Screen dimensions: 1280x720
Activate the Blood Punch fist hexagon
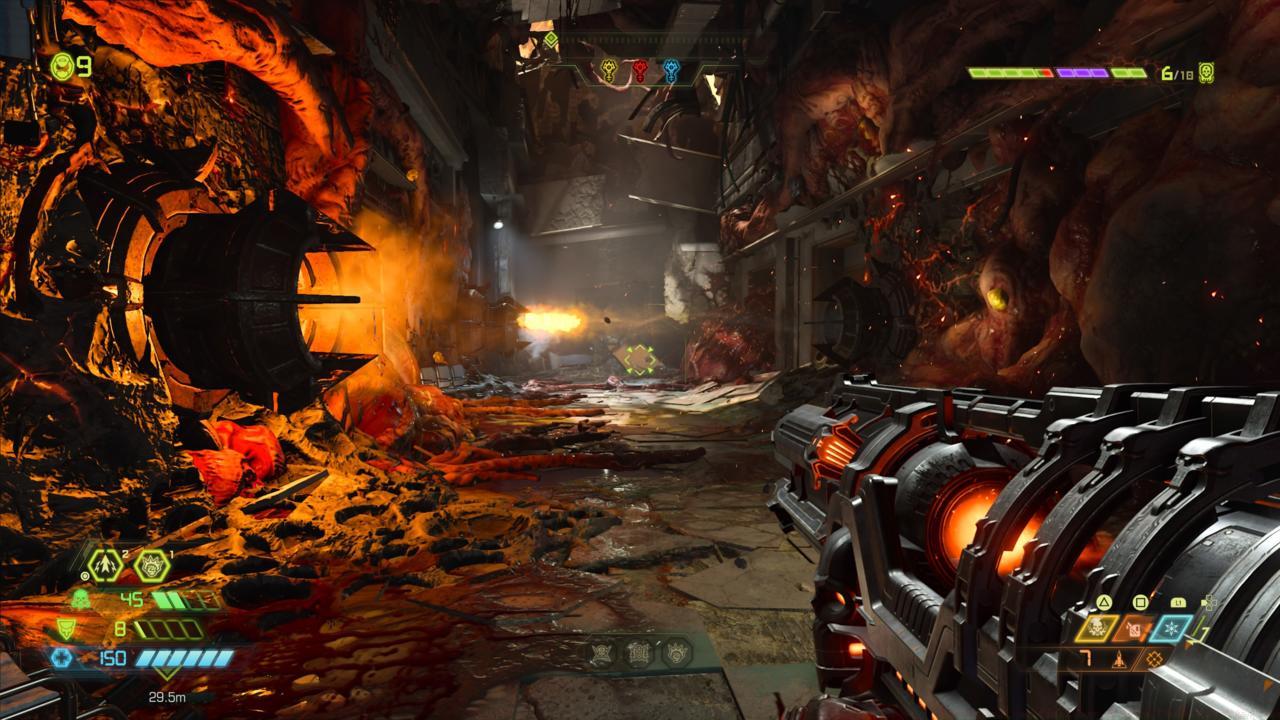tap(152, 565)
